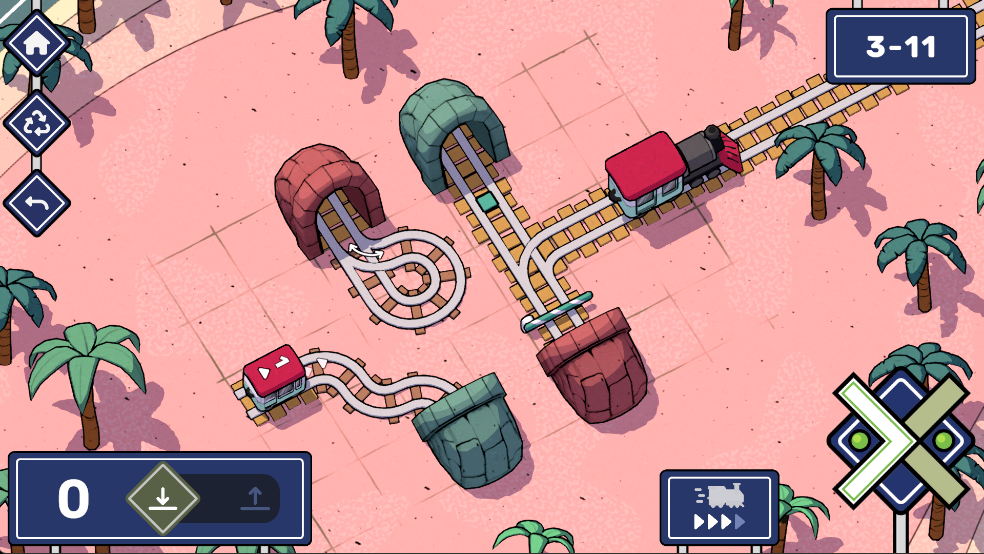Open the 3-11 level indicator
Image resolution: width=984 pixels, height=554 pixels.
(900, 46)
